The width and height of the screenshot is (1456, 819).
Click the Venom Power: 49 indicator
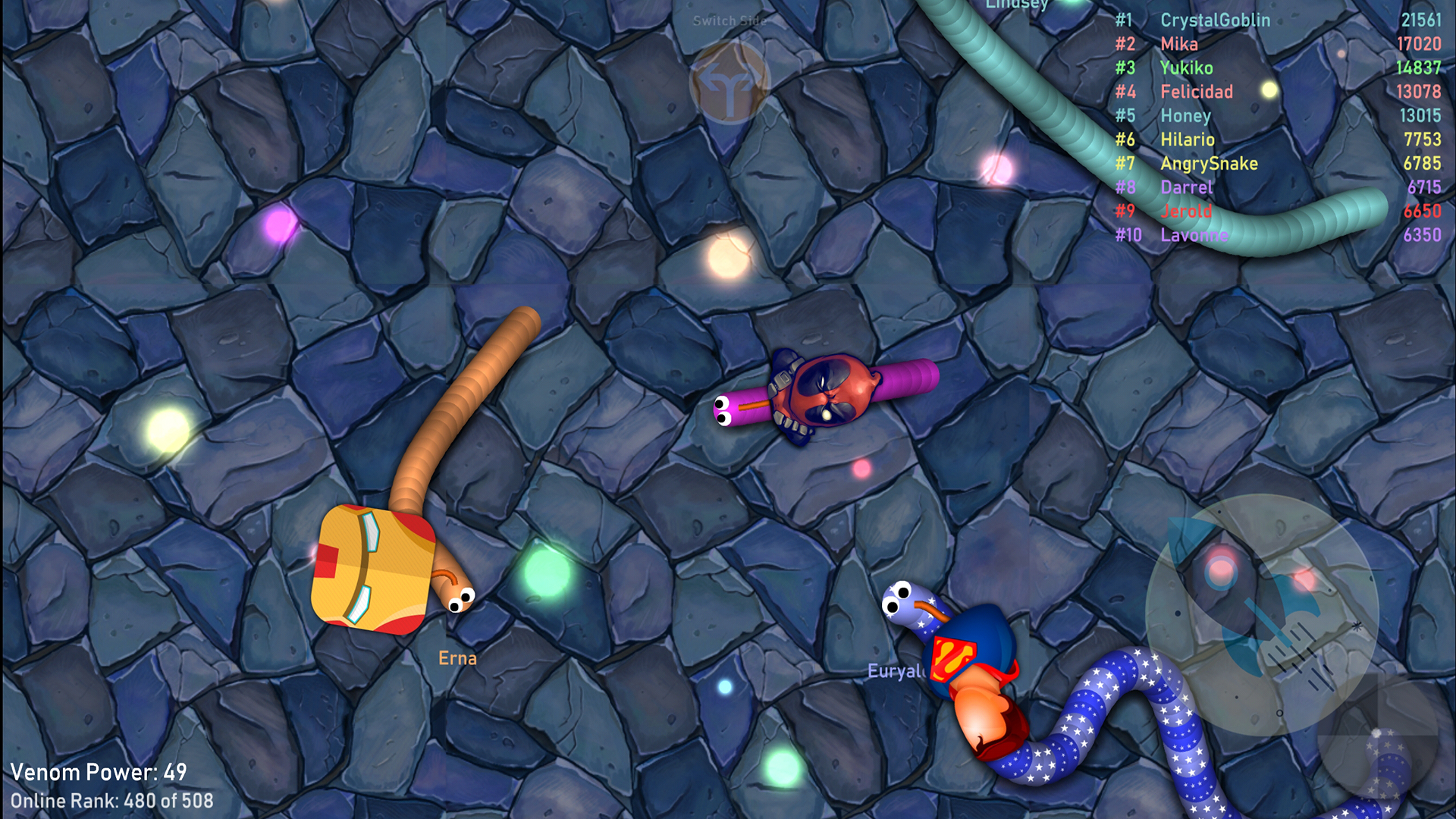point(99,773)
